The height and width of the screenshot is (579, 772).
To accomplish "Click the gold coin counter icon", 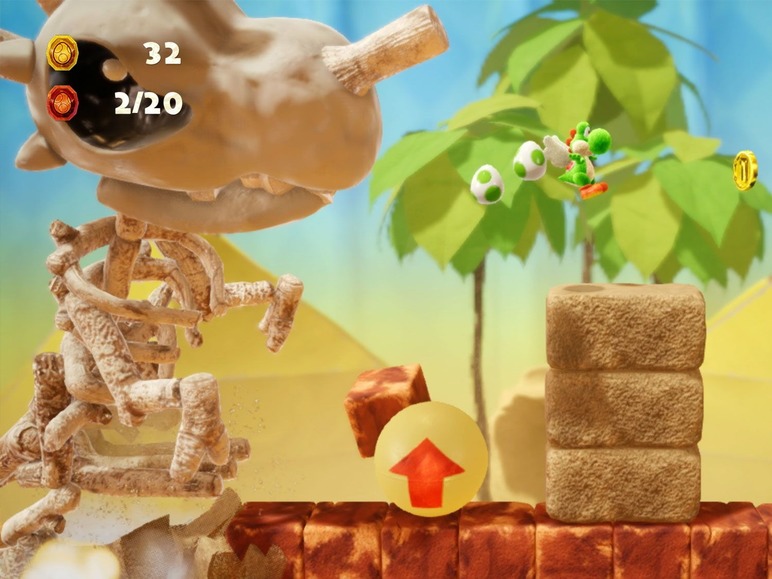I will click(x=63, y=52).
